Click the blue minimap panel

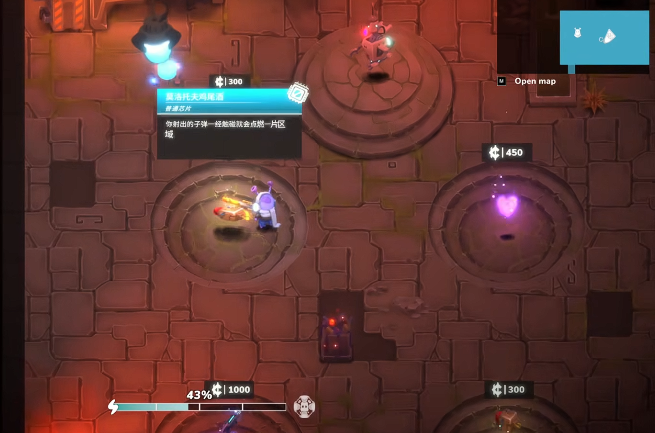(604, 38)
